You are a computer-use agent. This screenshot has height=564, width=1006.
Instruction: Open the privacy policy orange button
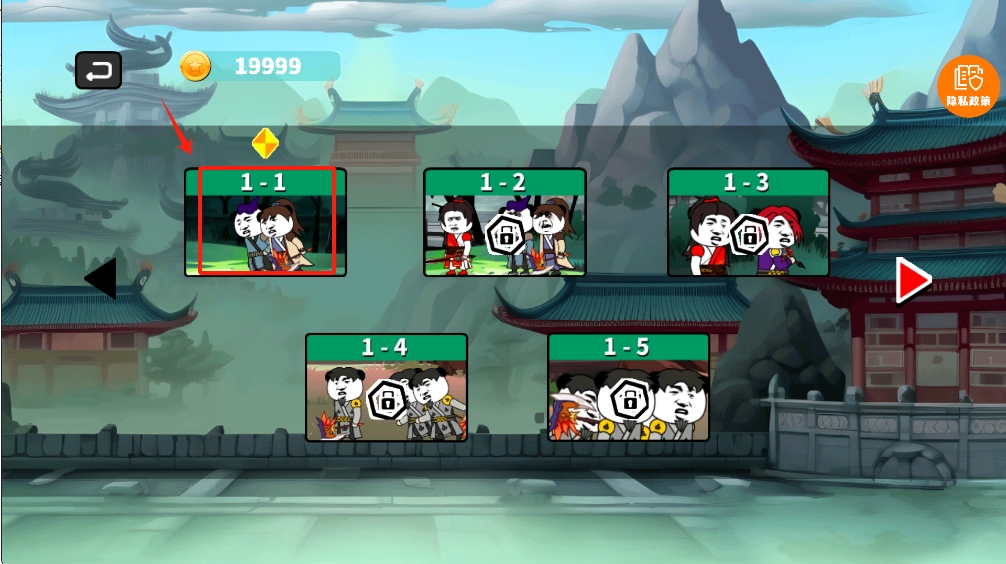968,85
